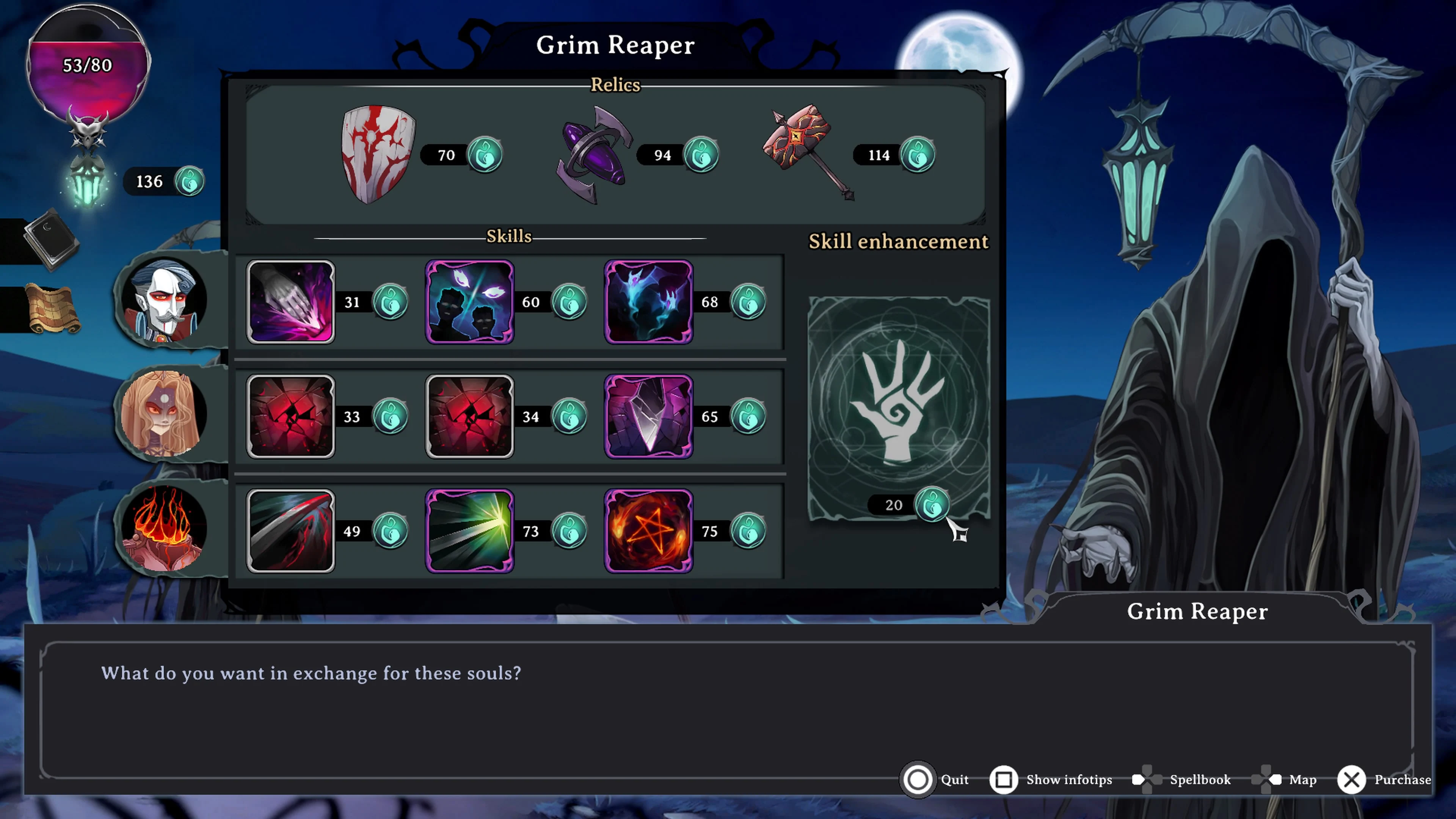The width and height of the screenshot is (1456, 819).
Task: Pick the ghostly hand skill costing 31
Action: [x=290, y=302]
